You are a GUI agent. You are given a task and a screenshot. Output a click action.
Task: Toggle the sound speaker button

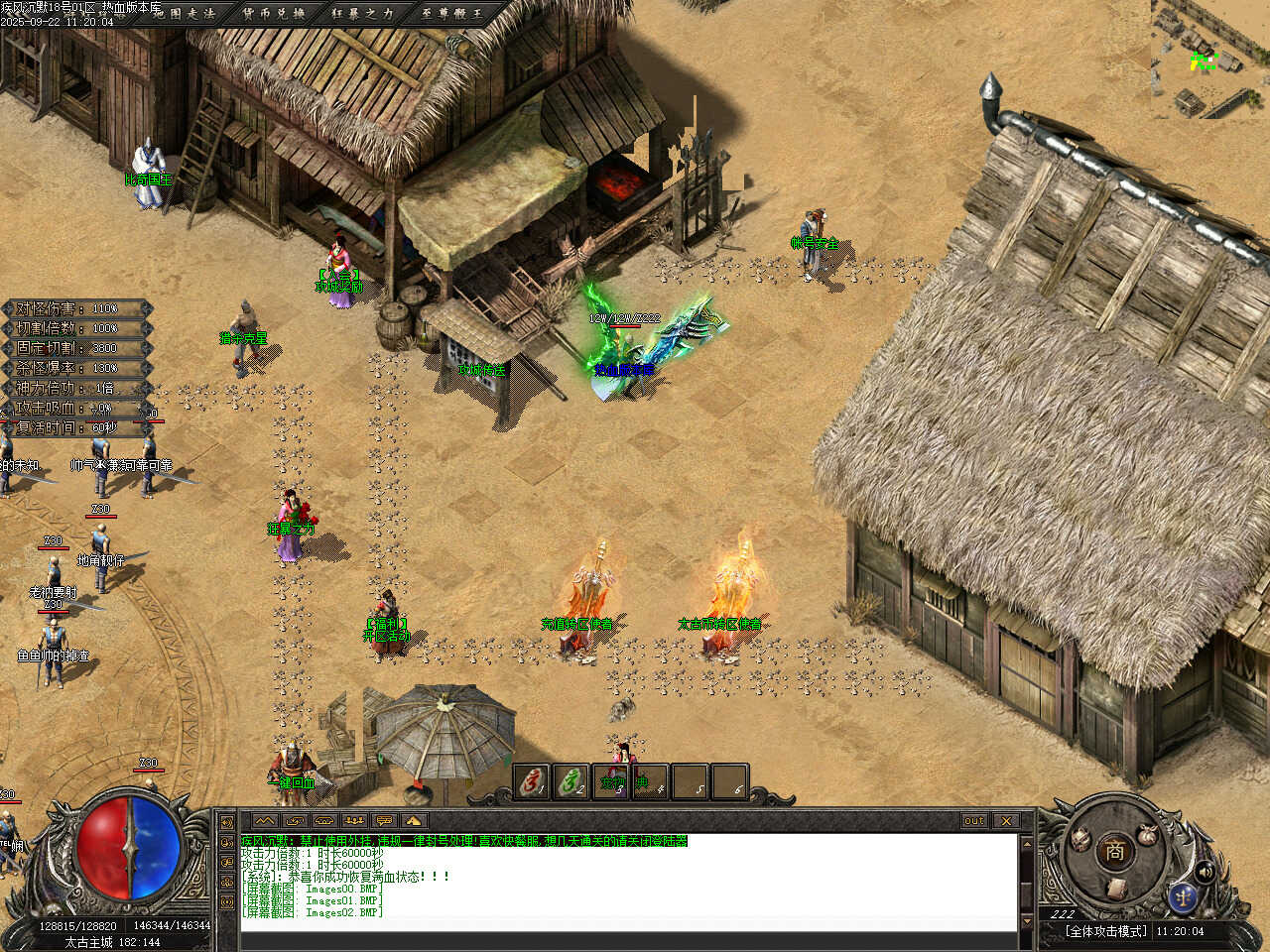(1206, 871)
